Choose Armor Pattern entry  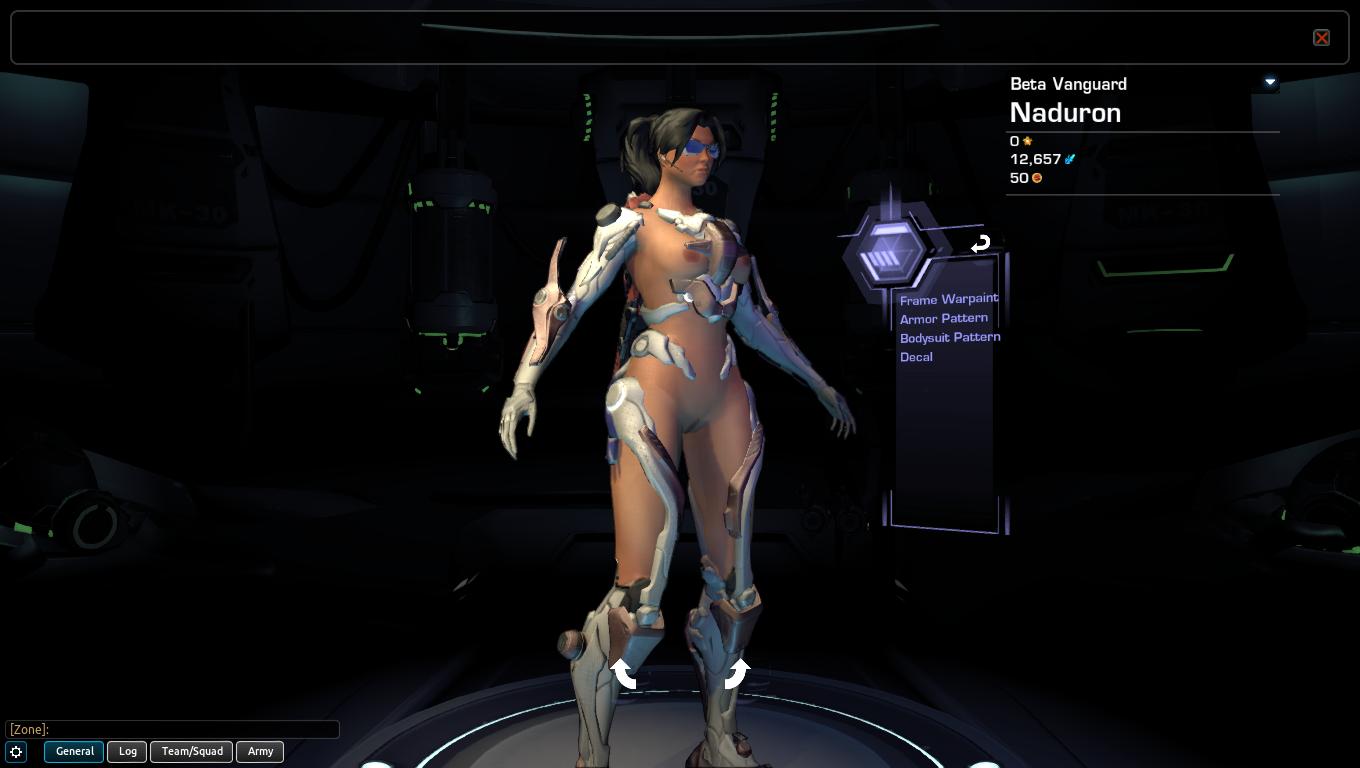click(x=943, y=318)
